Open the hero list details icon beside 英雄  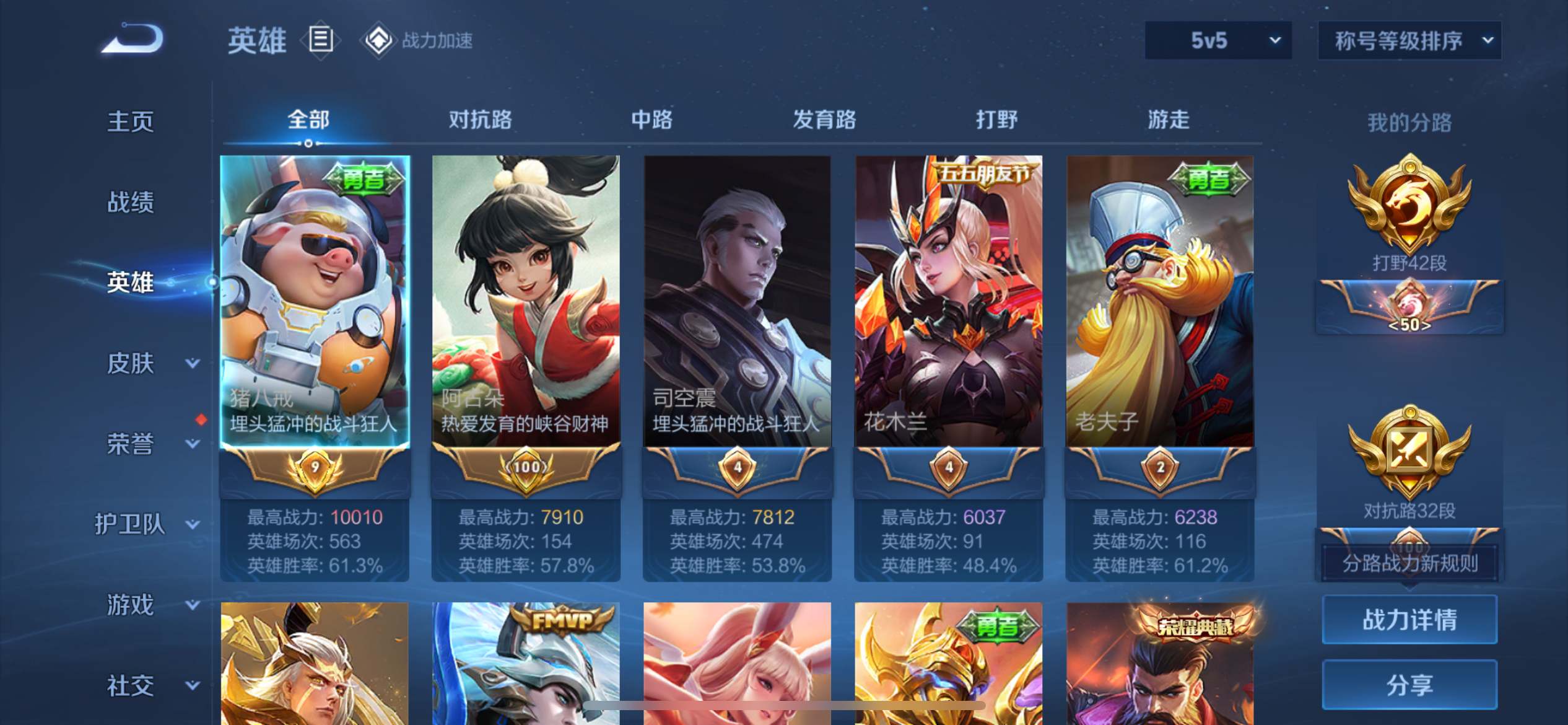click(x=320, y=40)
